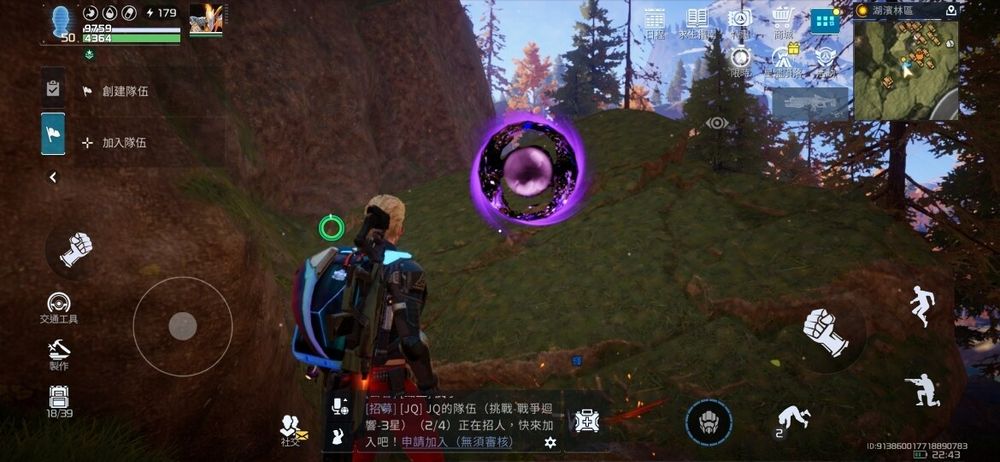
Task: Open chat settings gear icon
Action: [549, 442]
